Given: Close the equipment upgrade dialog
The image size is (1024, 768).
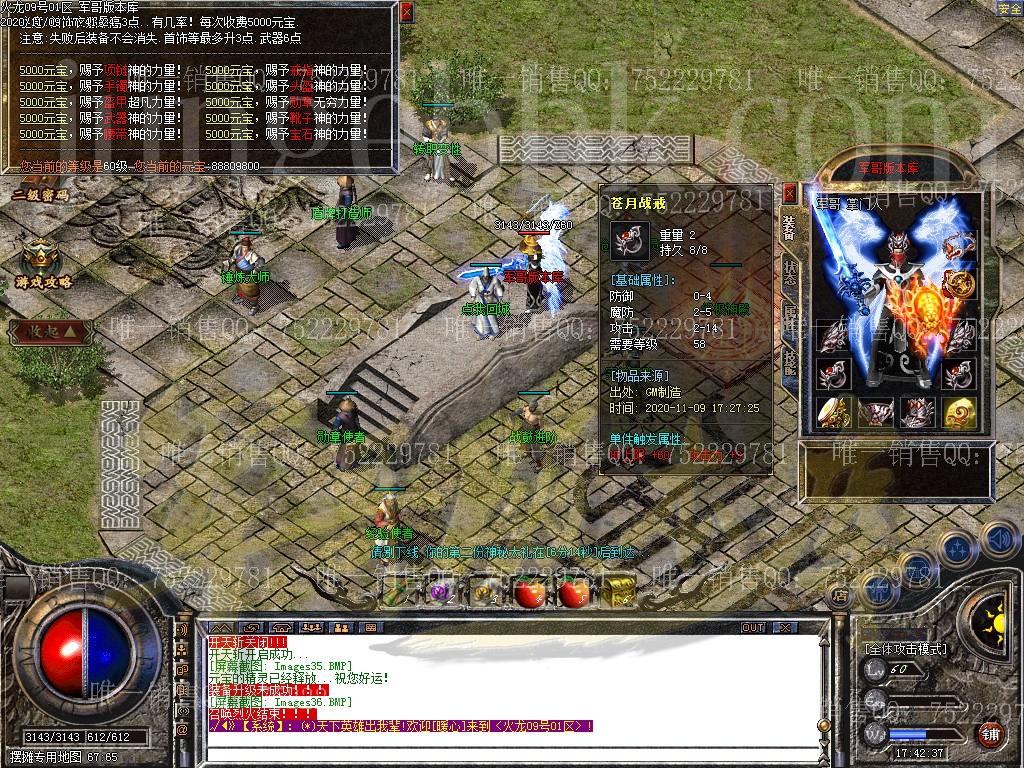Looking at the screenshot, I should click(406, 12).
